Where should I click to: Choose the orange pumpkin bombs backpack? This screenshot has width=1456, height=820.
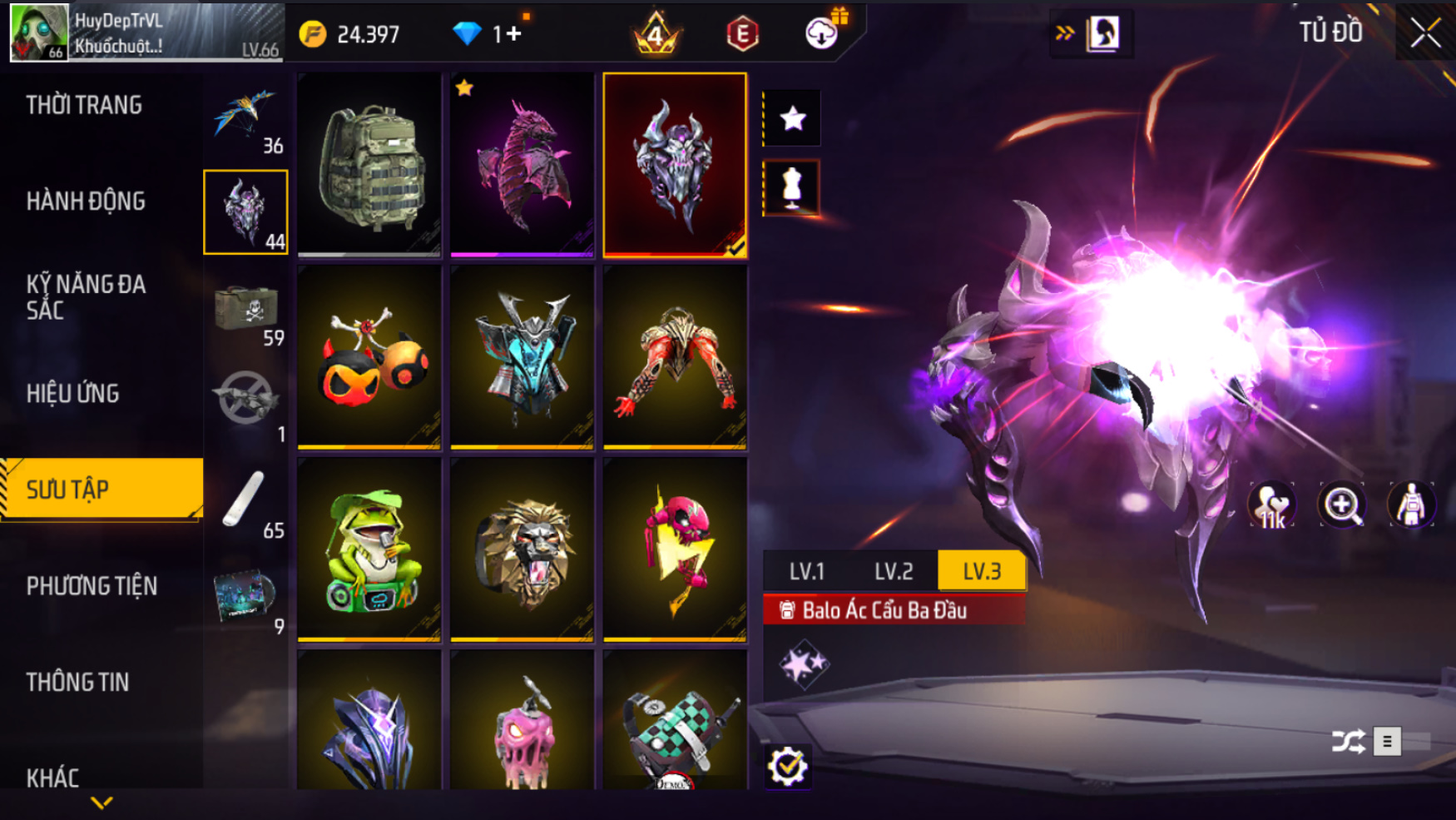tap(369, 357)
